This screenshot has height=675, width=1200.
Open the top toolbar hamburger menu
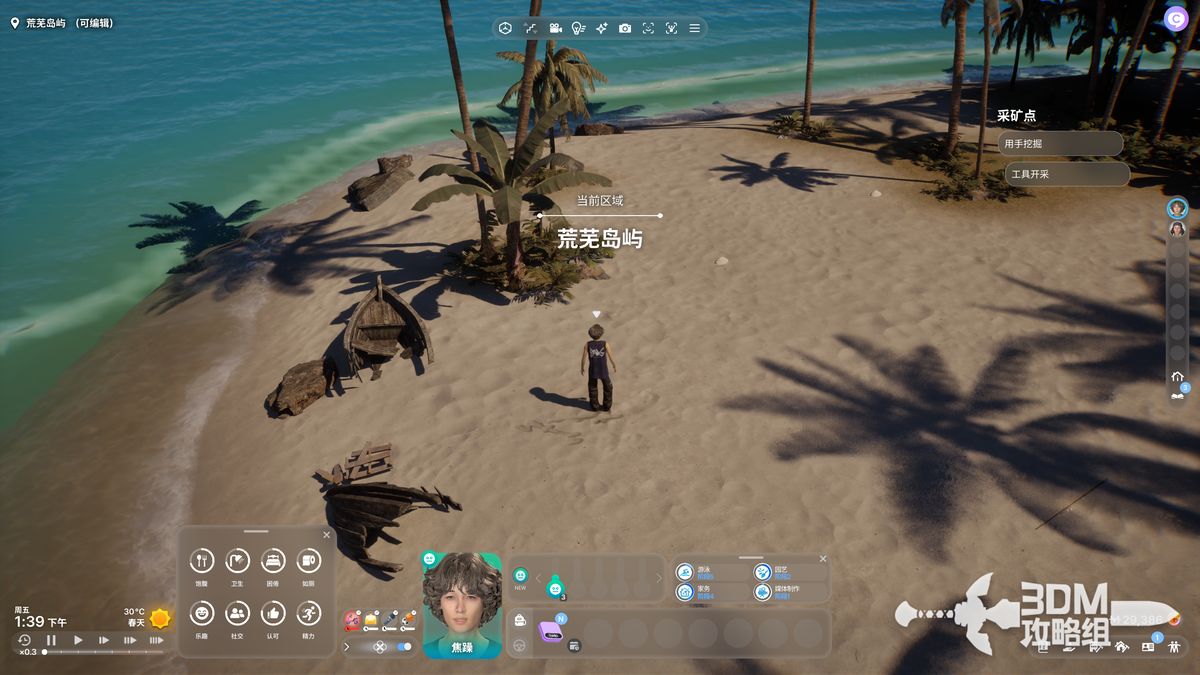click(x=694, y=28)
